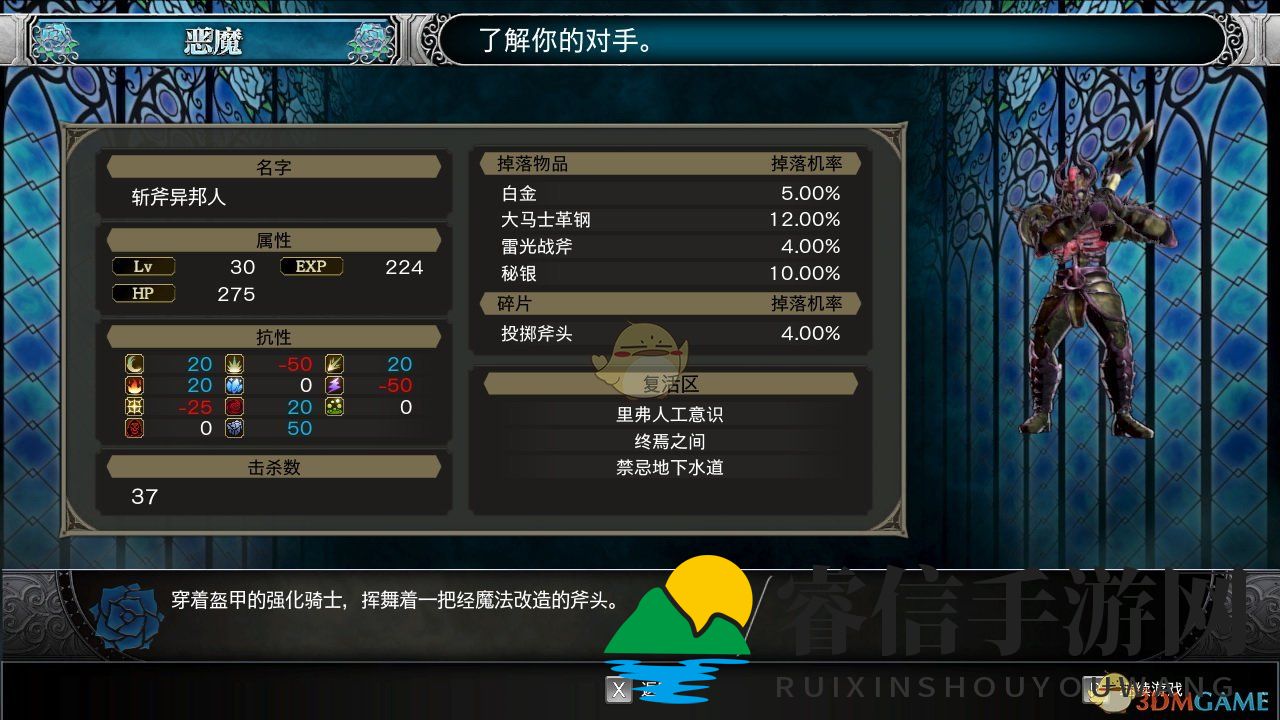This screenshot has width=1280, height=720.
Task: Click the starburst holy resistance icon
Action: (133, 407)
